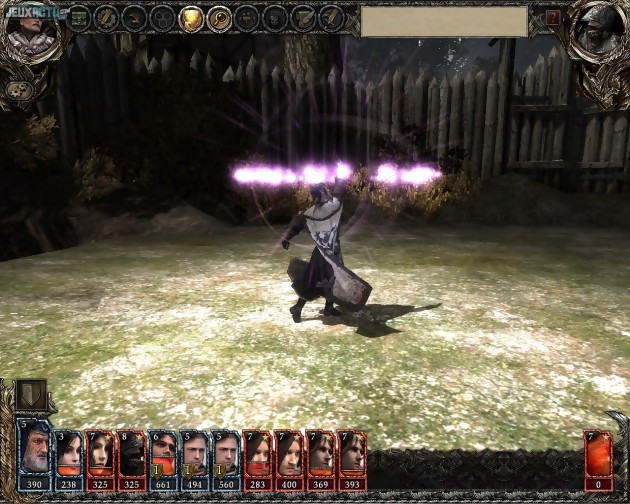Viewport: 630px width, 504px height.
Task: Click the magnifying glass inspect button
Action: coord(218,18)
